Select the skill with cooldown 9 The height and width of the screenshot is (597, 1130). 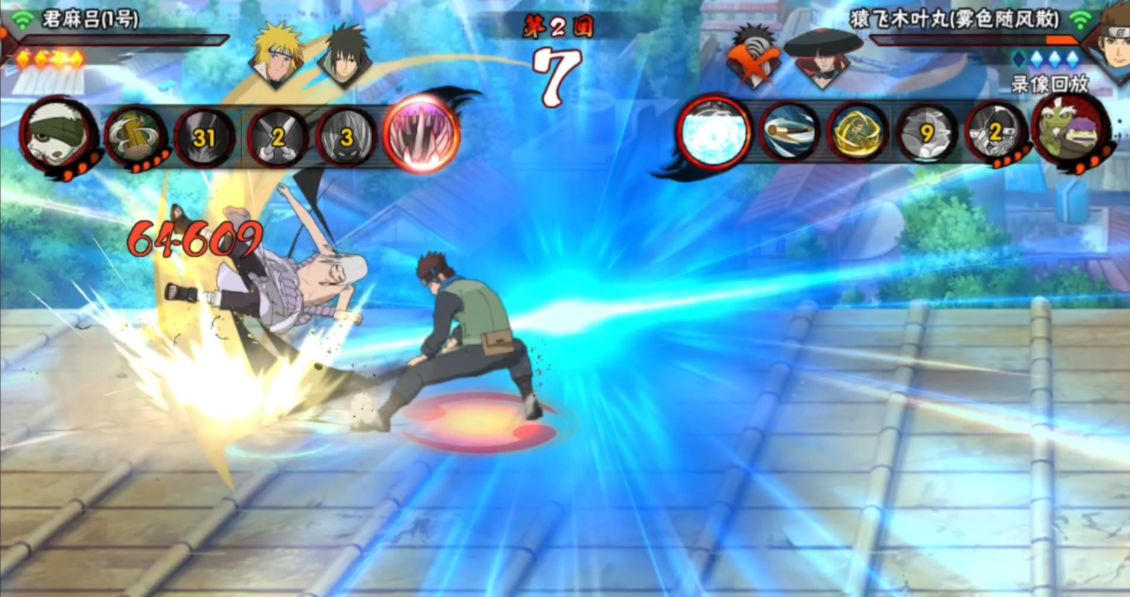click(x=926, y=133)
